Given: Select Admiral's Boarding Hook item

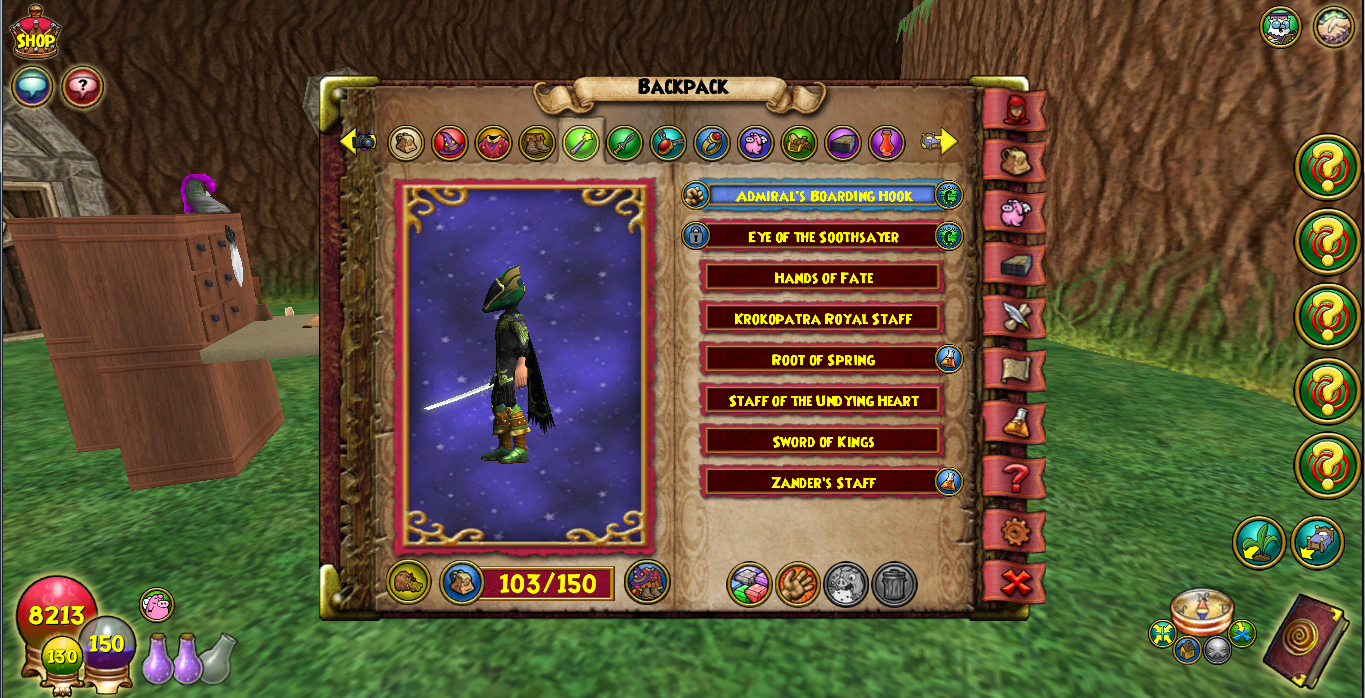Looking at the screenshot, I should tap(823, 196).
